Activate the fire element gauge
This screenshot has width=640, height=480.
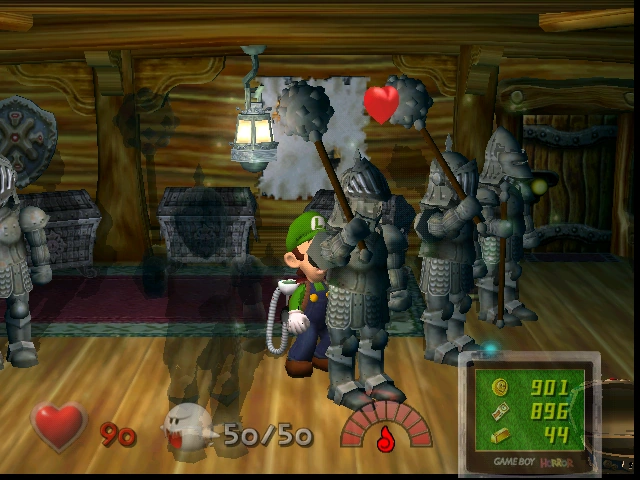(384, 427)
